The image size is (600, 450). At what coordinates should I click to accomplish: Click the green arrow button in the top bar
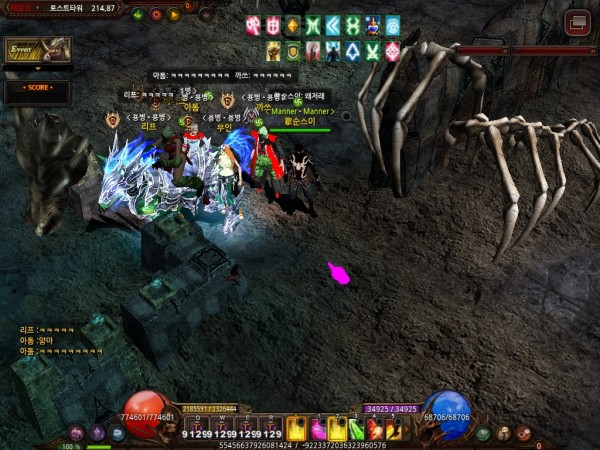[138, 15]
